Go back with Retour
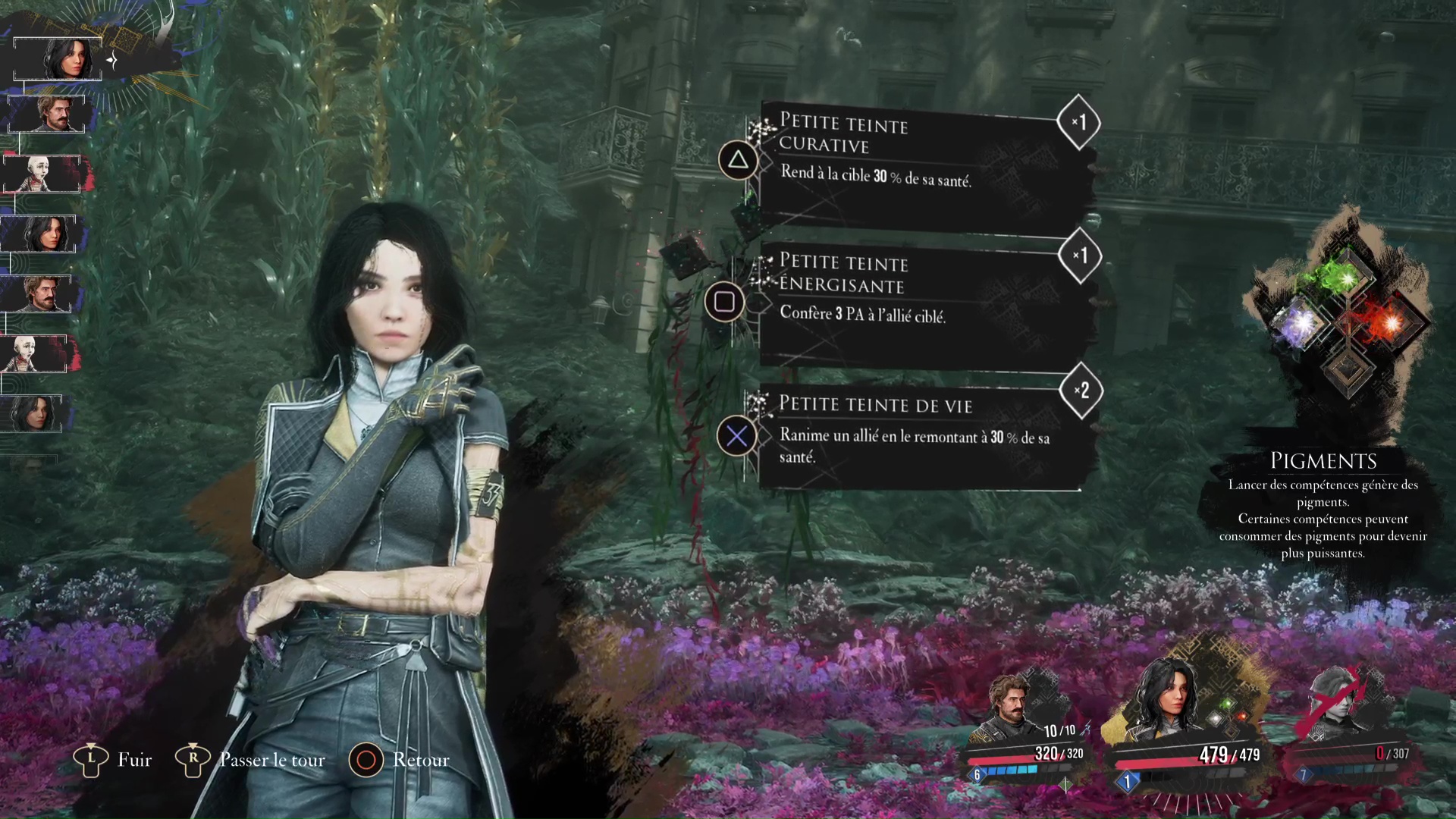The width and height of the screenshot is (1456, 819). (400, 760)
